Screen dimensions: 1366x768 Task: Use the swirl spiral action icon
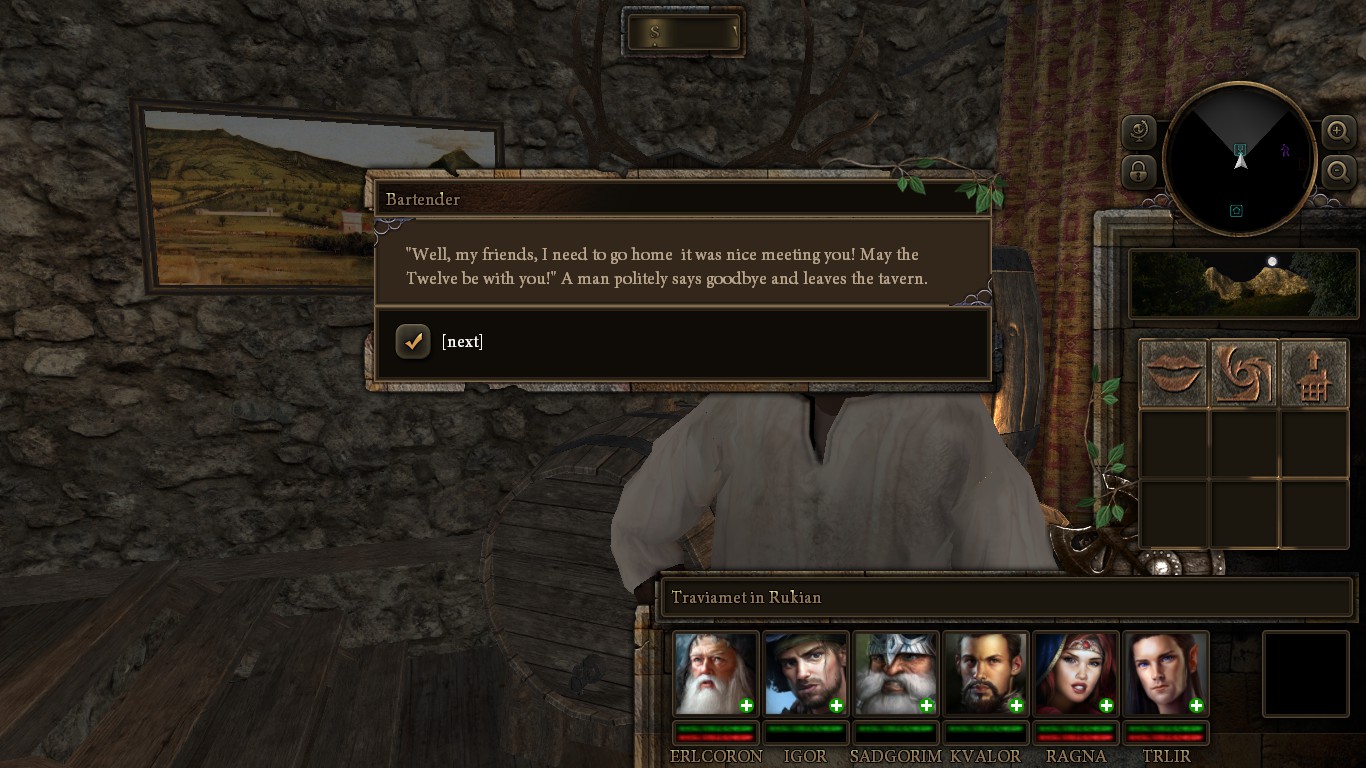point(1244,374)
